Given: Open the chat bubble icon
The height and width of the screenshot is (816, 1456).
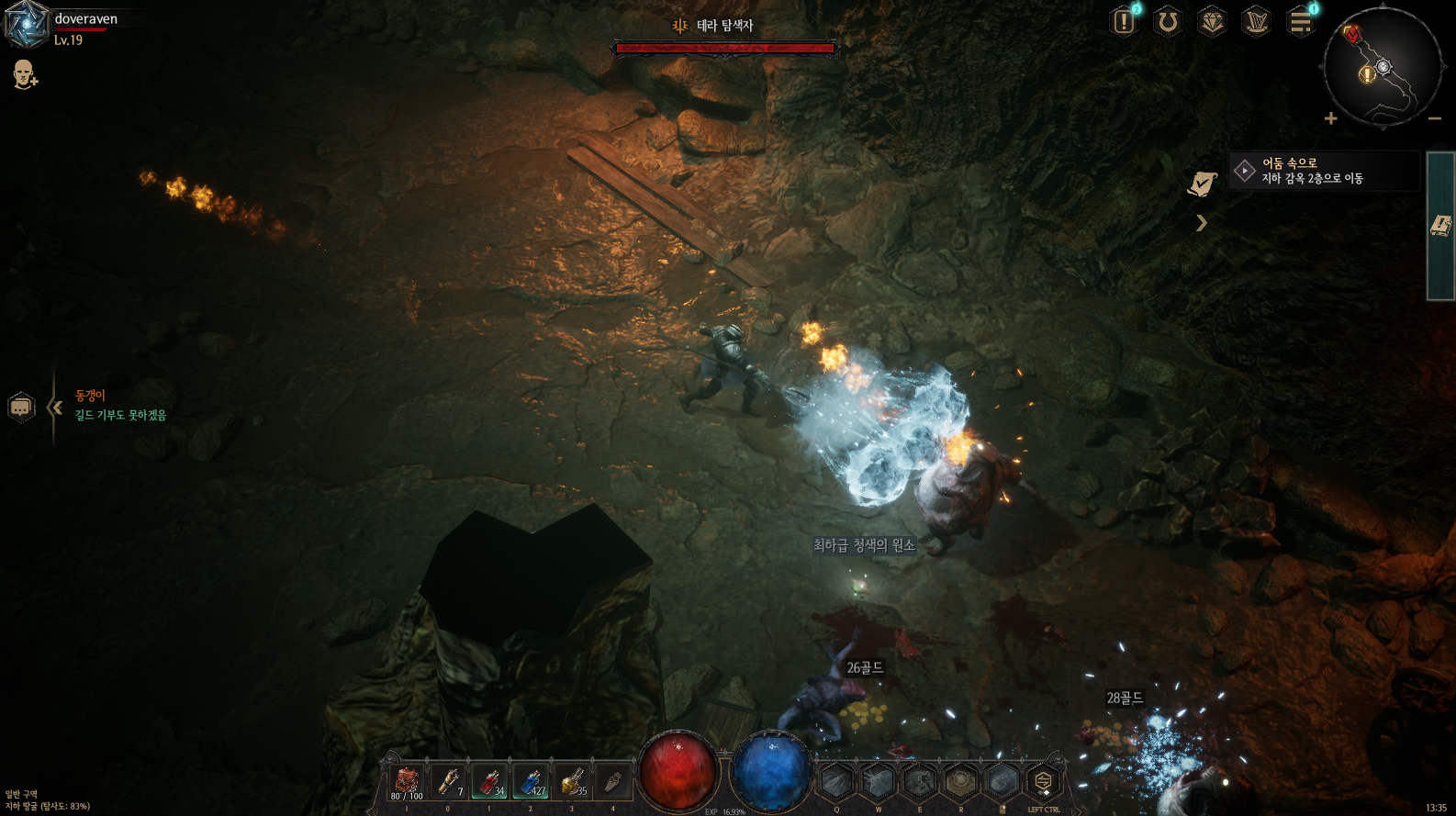Looking at the screenshot, I should tap(21, 407).
